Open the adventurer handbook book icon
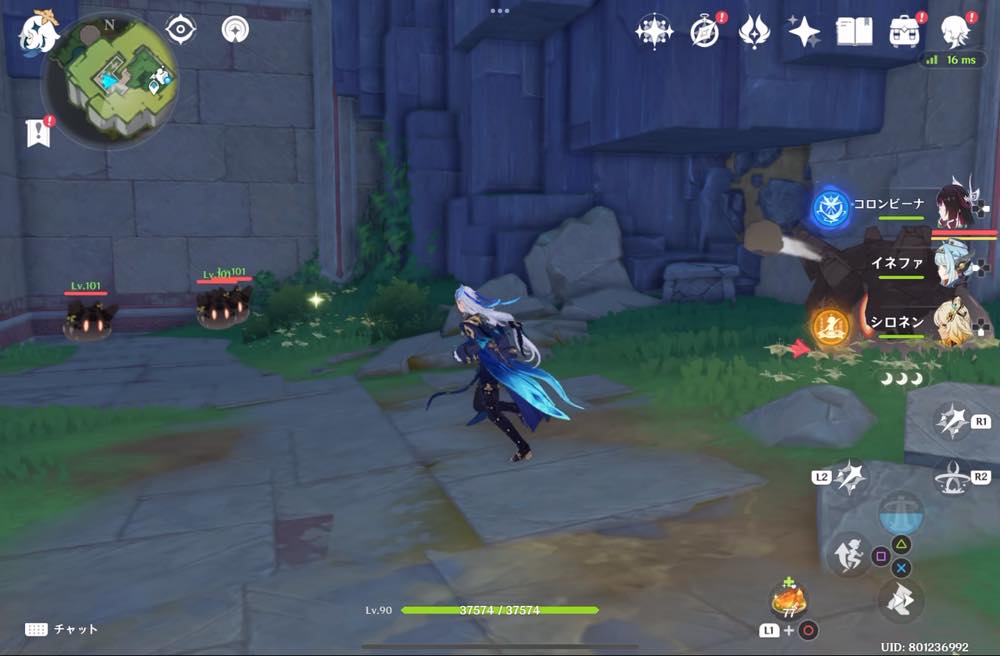The height and width of the screenshot is (656, 1000). pos(854,32)
